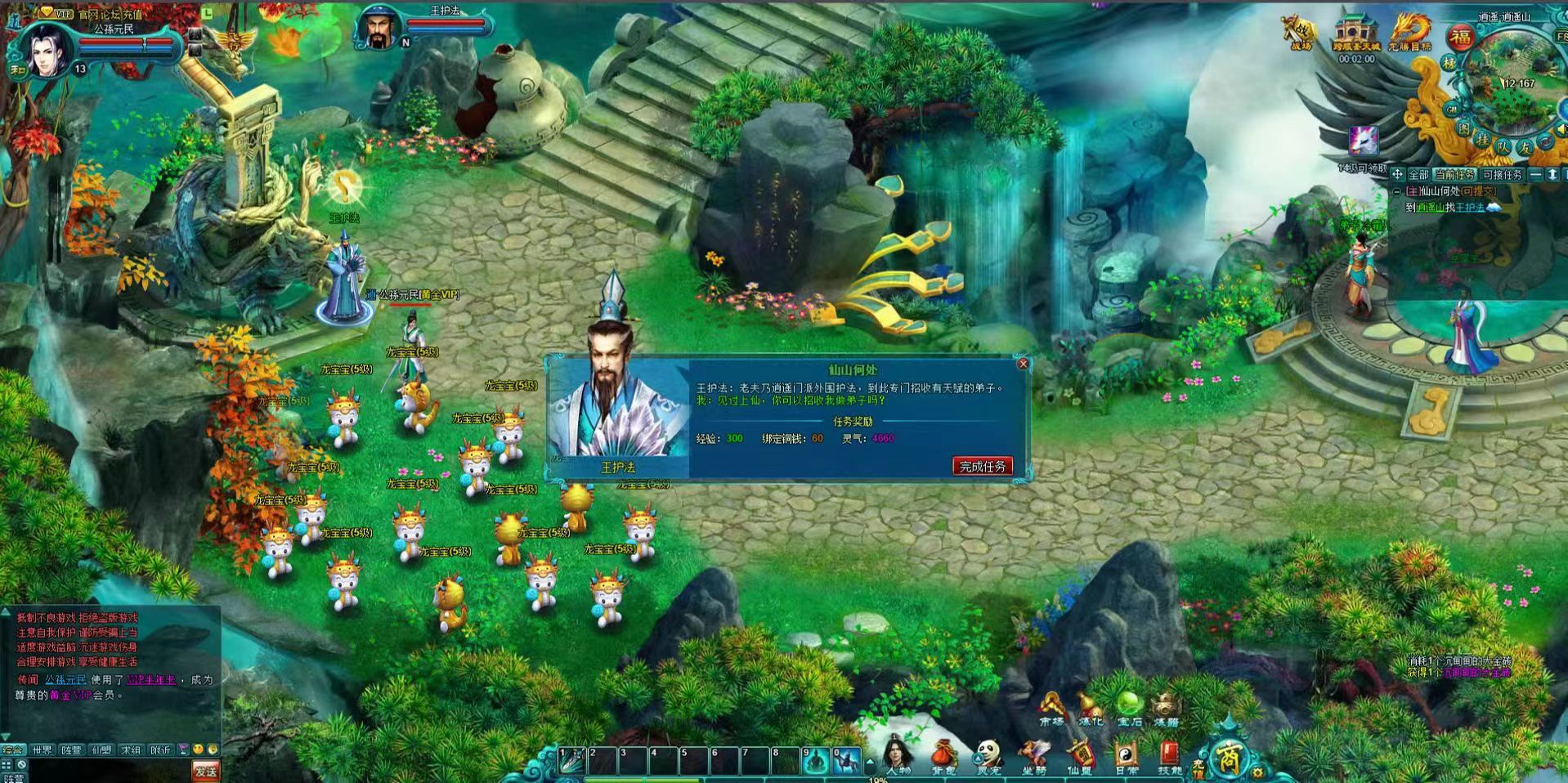The width and height of the screenshot is (1568, 783).
Task: Switch to the 可接任务 quest tab
Action: [x=1502, y=175]
